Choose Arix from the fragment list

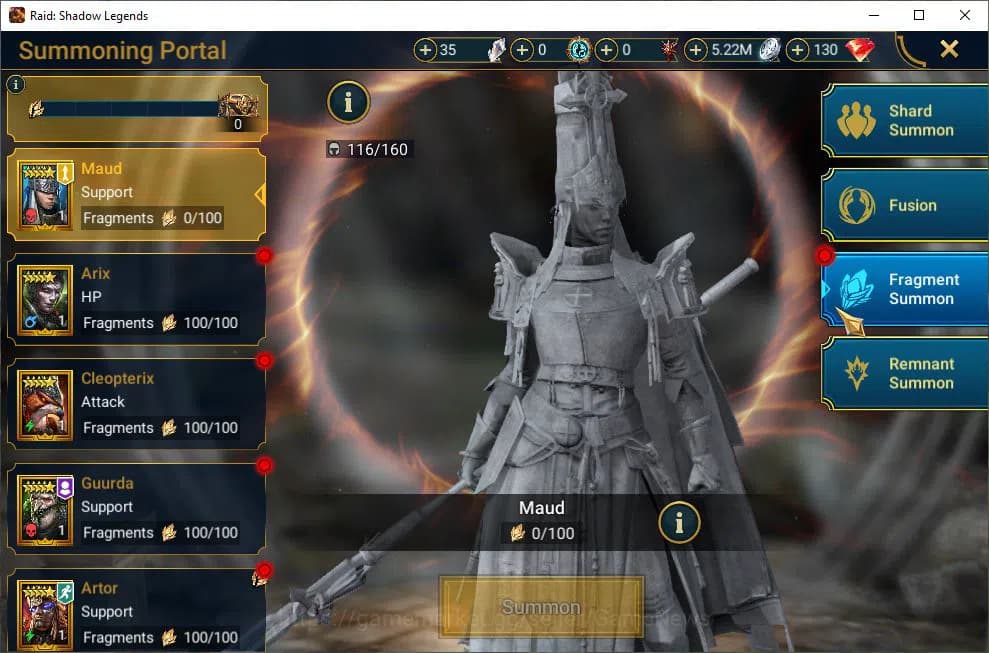pyautogui.click(x=136, y=299)
